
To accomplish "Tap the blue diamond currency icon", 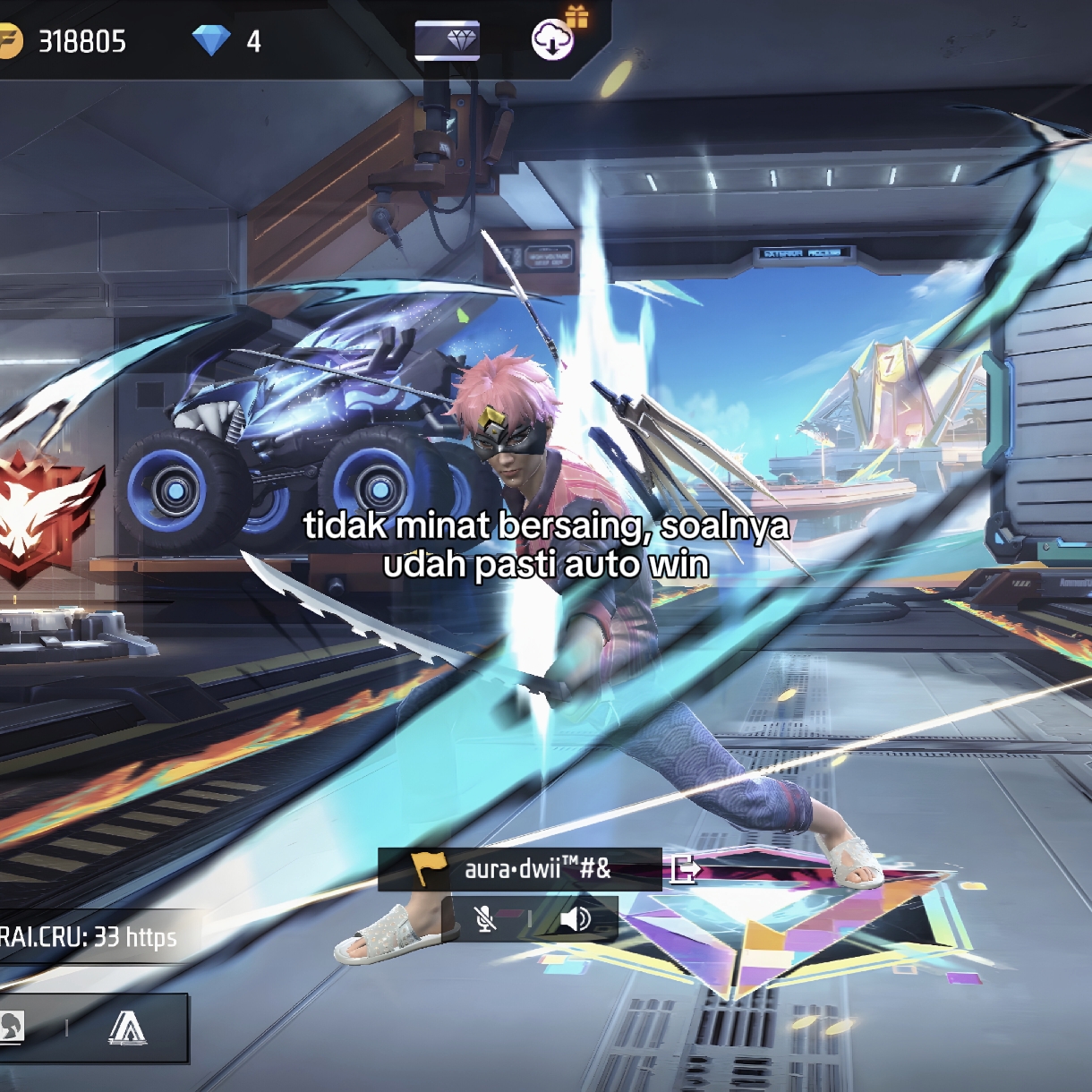I will tap(211, 40).
